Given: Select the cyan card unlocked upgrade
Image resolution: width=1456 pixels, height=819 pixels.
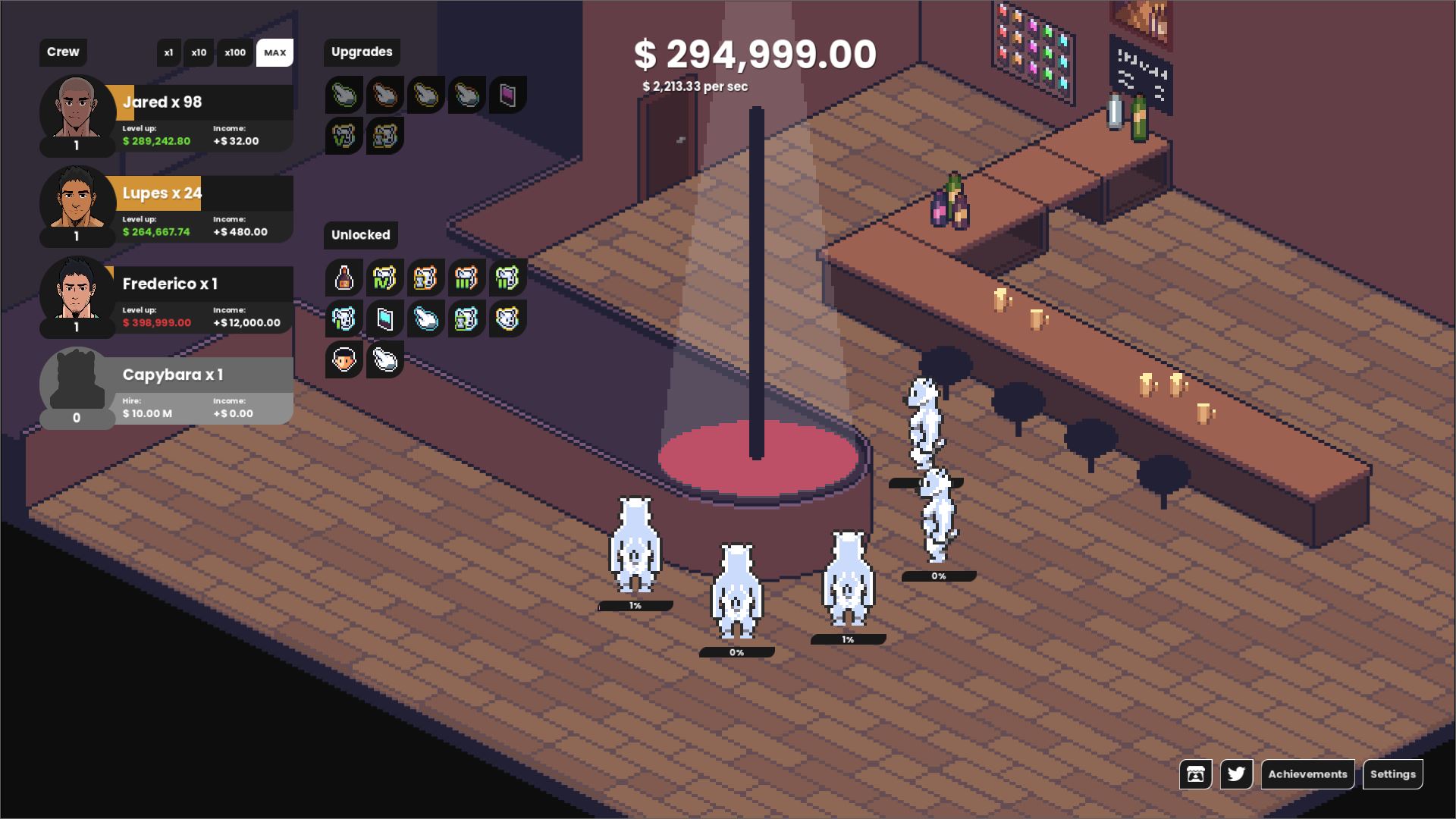Looking at the screenshot, I should pos(385,319).
